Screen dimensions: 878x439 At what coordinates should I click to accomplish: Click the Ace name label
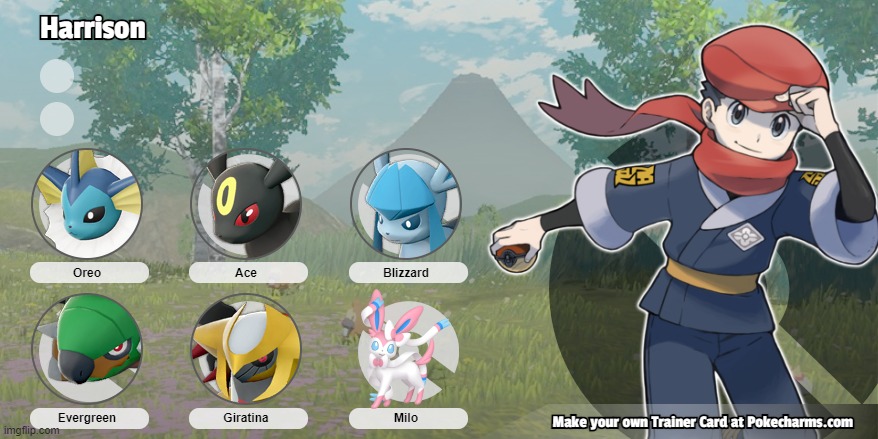[246, 272]
